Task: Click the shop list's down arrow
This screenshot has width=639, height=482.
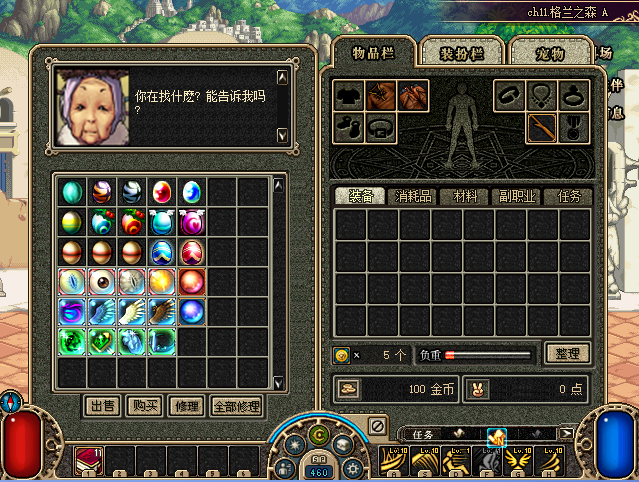Action: [280, 384]
